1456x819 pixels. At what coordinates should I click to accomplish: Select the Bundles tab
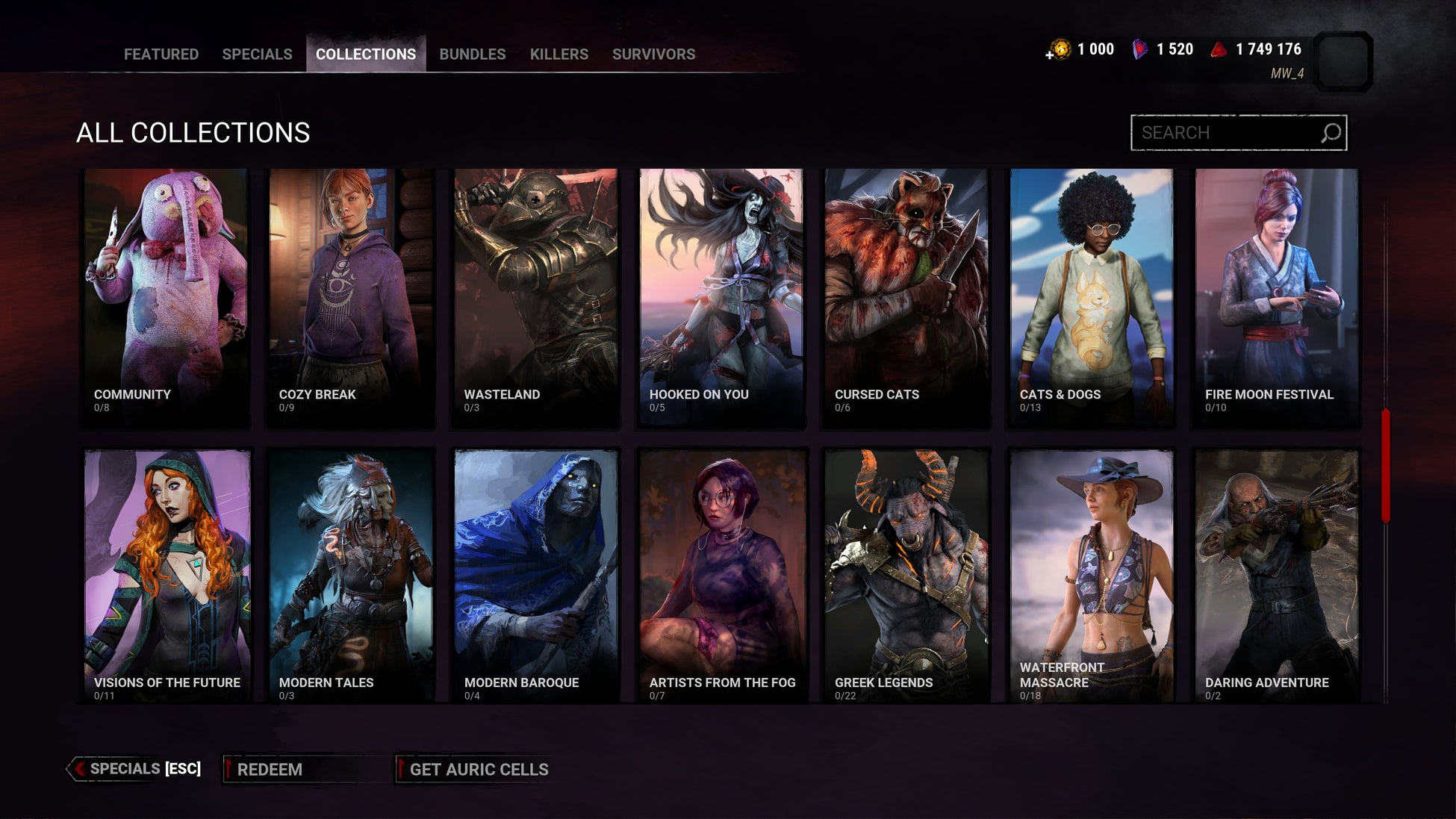coord(472,54)
